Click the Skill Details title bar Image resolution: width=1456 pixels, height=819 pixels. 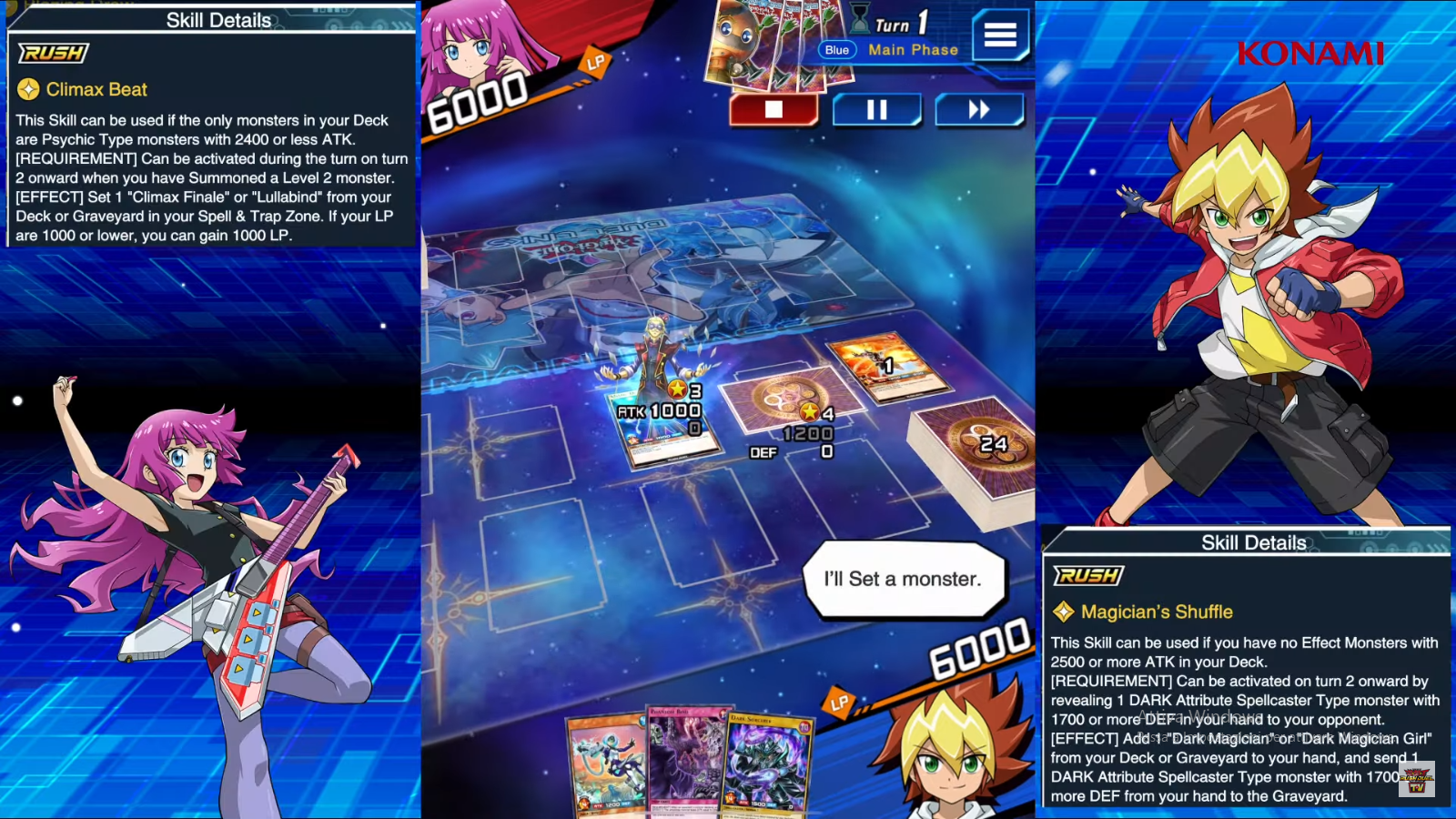217,18
